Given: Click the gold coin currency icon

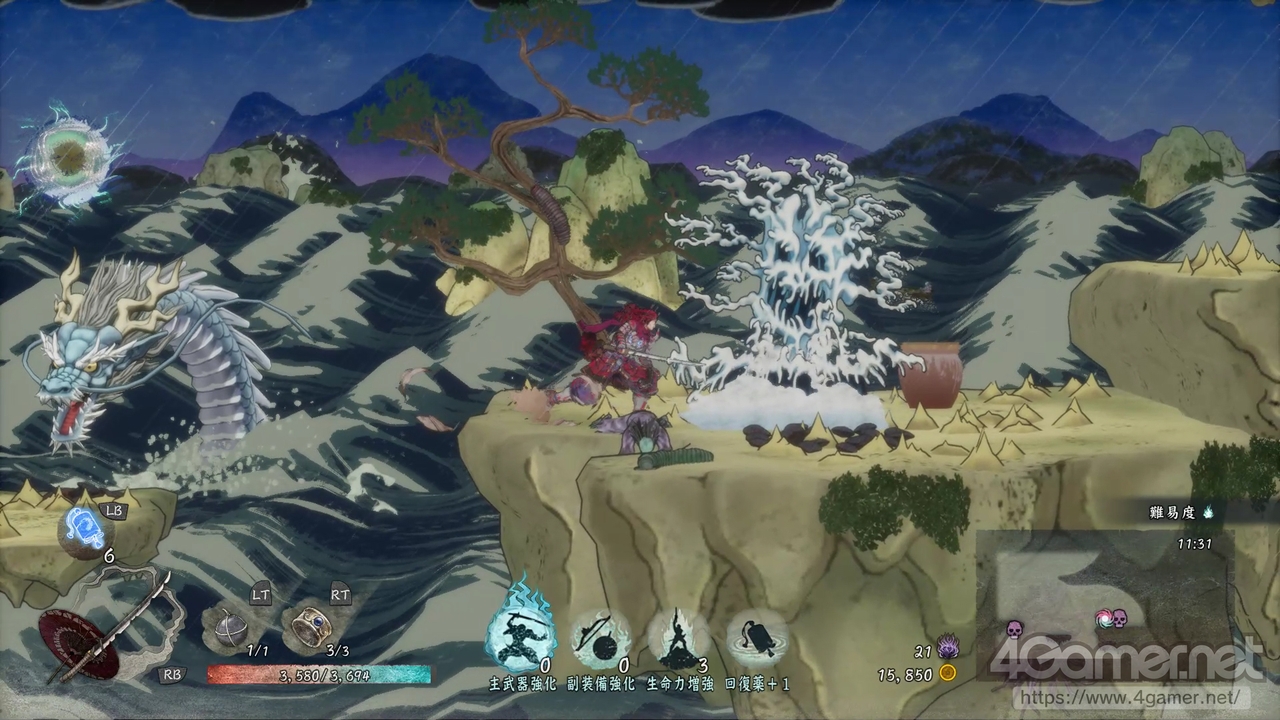Looking at the screenshot, I should [x=947, y=673].
